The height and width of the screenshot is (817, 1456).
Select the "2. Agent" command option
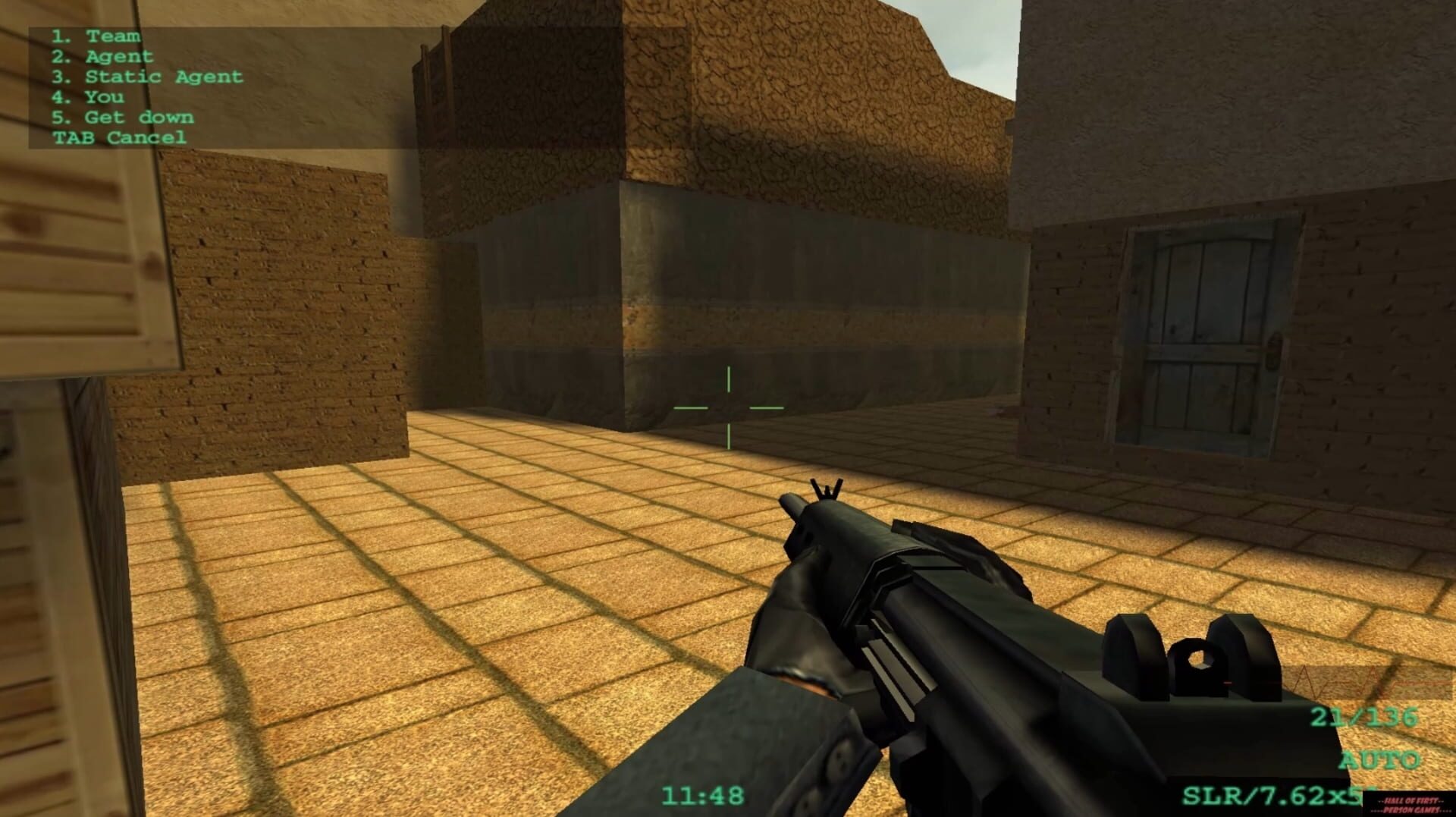[102, 55]
